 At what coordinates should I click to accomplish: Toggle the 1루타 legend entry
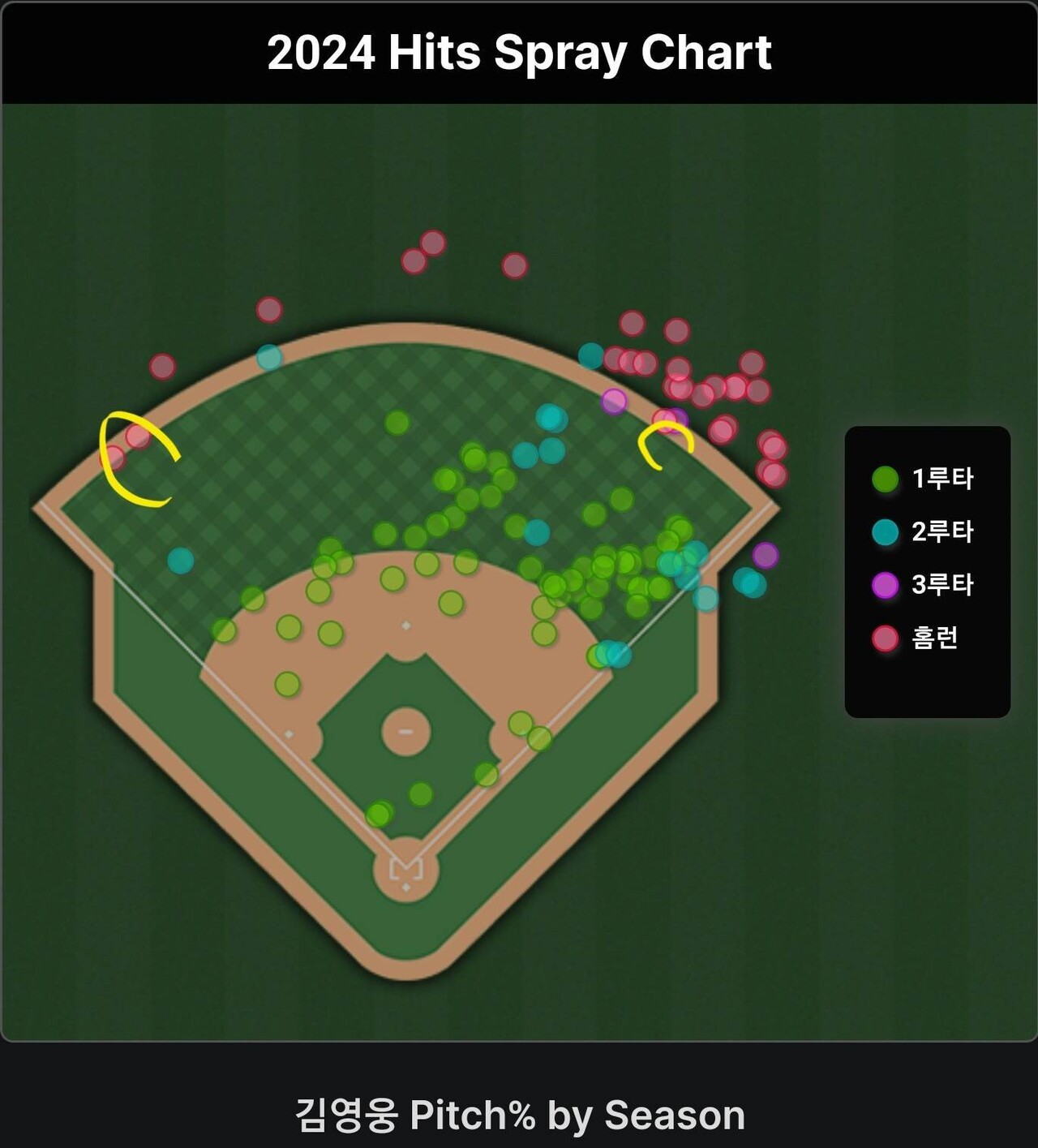tap(923, 479)
